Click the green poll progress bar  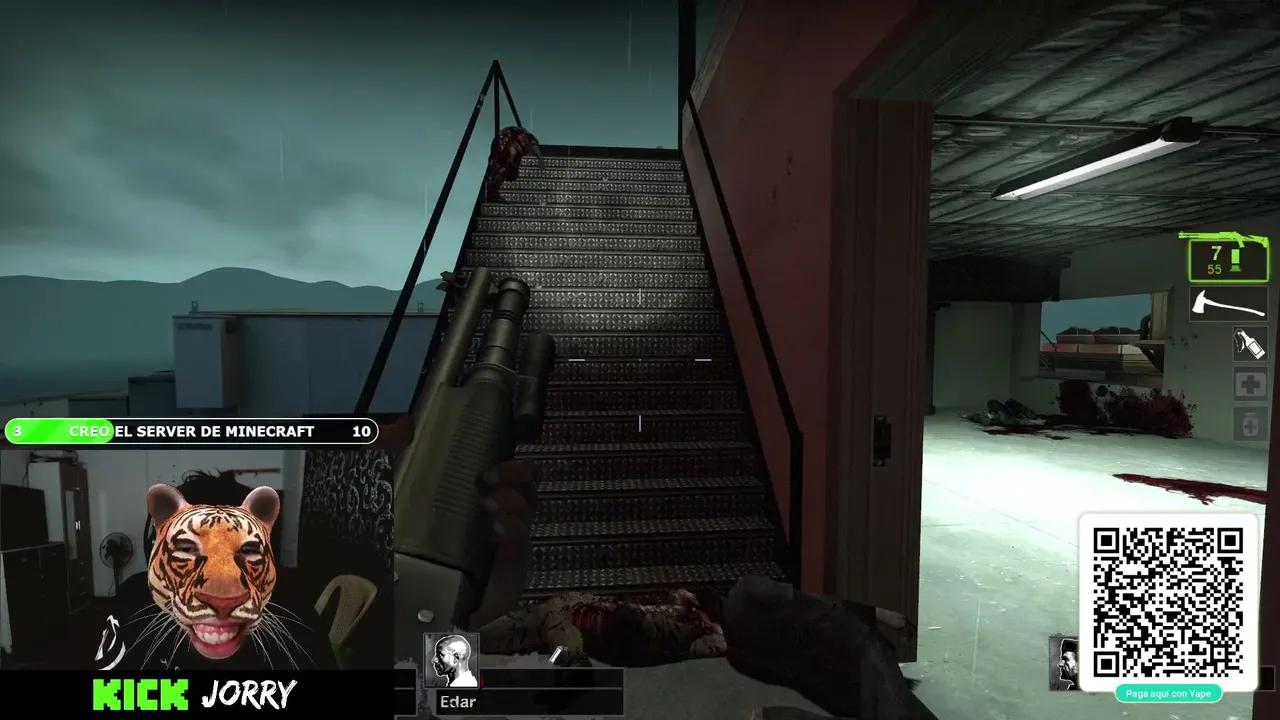[x=60, y=431]
